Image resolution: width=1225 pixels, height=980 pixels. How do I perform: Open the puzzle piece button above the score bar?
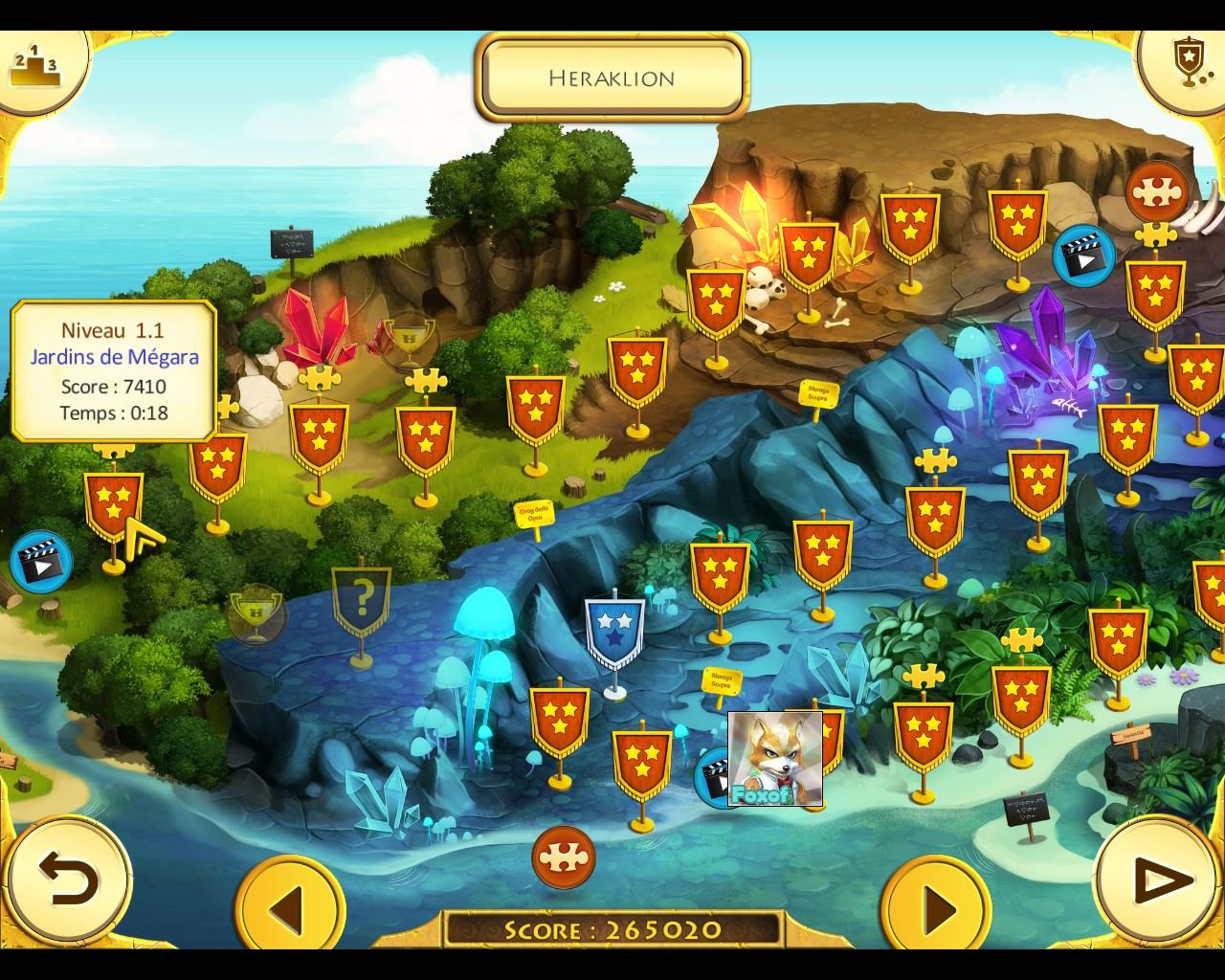(564, 857)
